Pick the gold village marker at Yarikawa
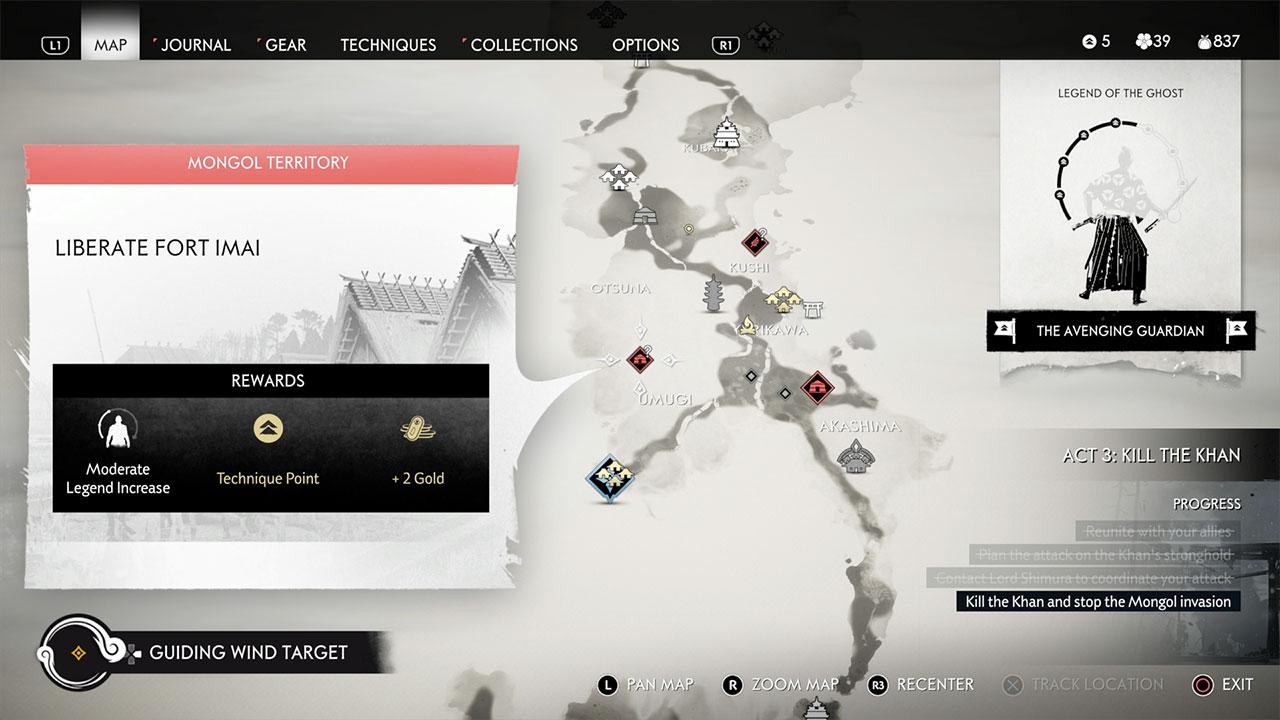 click(781, 298)
